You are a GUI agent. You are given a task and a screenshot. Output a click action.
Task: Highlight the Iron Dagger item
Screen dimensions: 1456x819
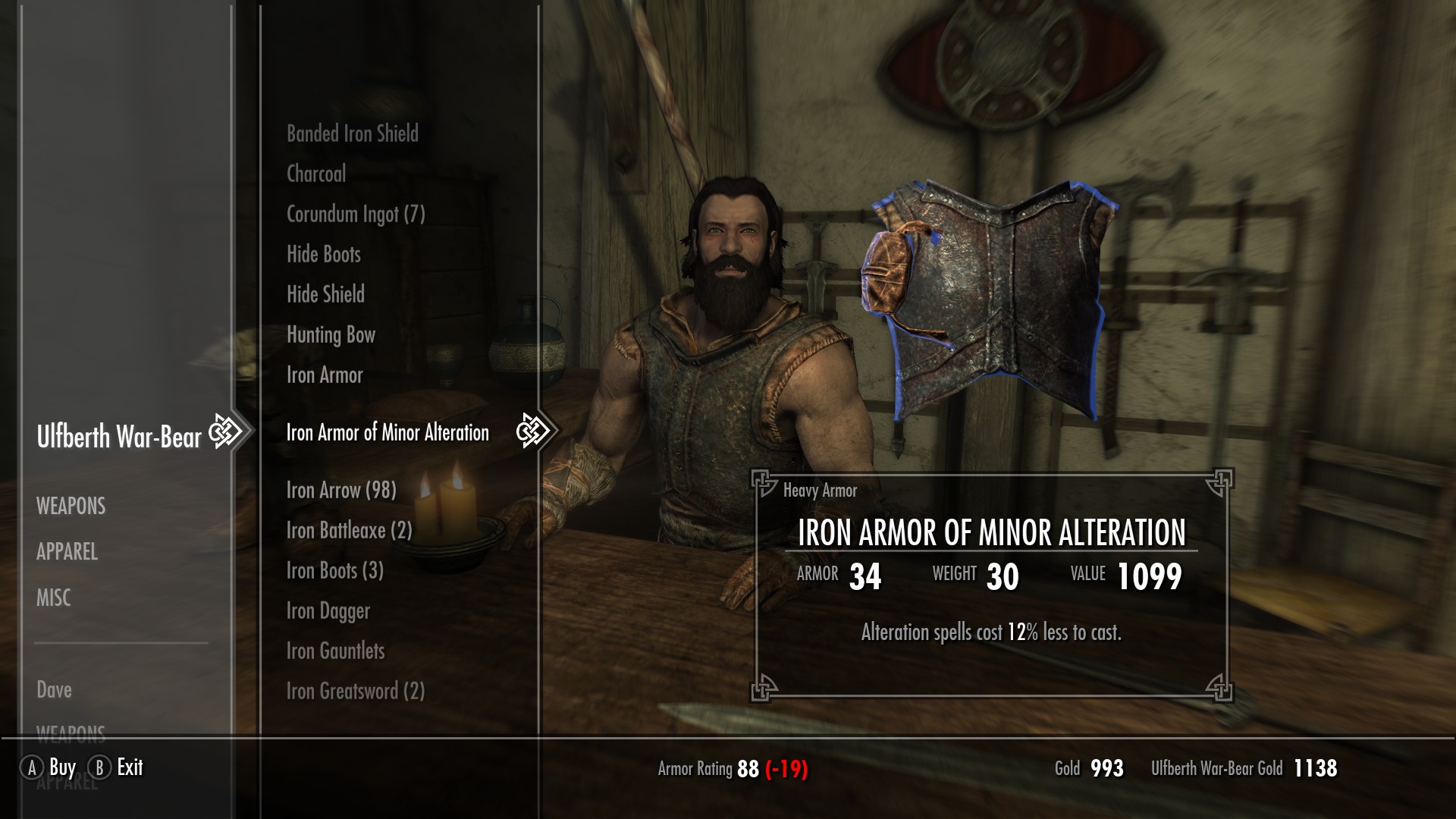(x=328, y=611)
